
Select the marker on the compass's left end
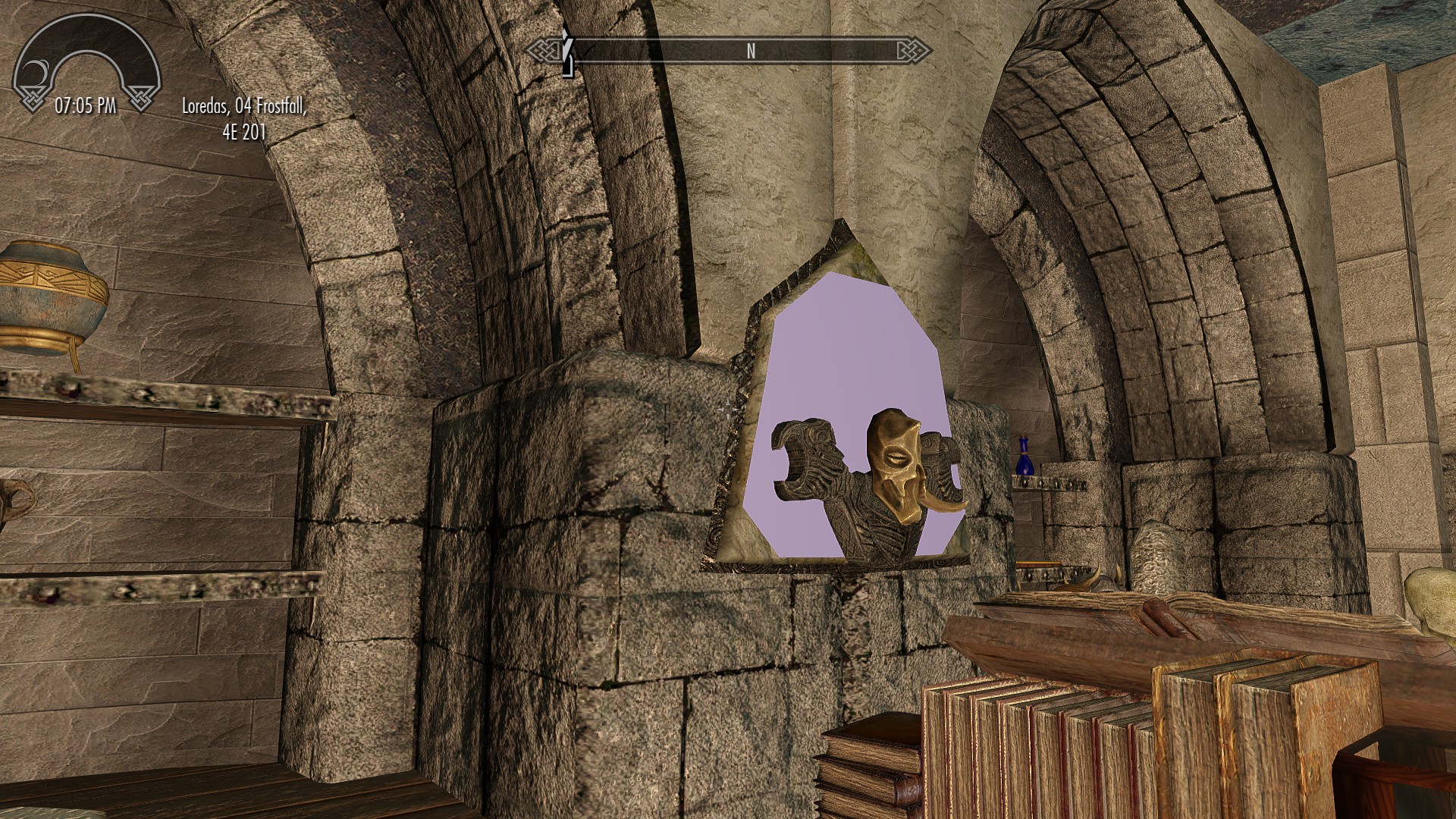point(566,52)
